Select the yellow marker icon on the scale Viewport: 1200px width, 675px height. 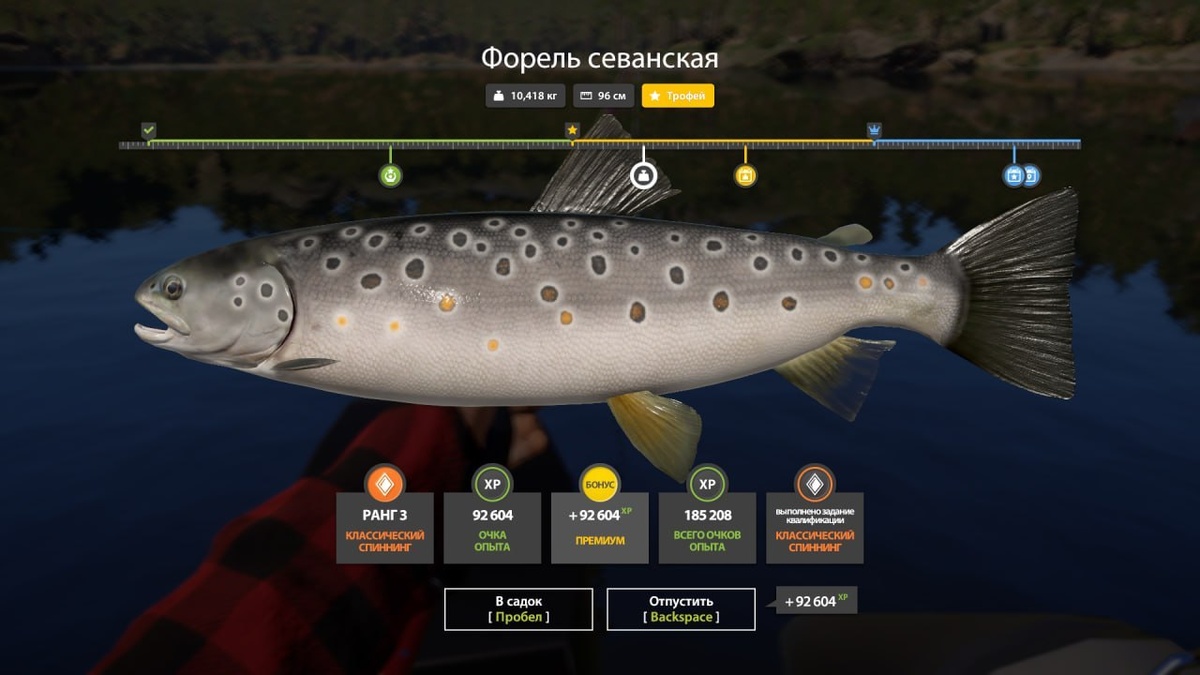pos(745,176)
